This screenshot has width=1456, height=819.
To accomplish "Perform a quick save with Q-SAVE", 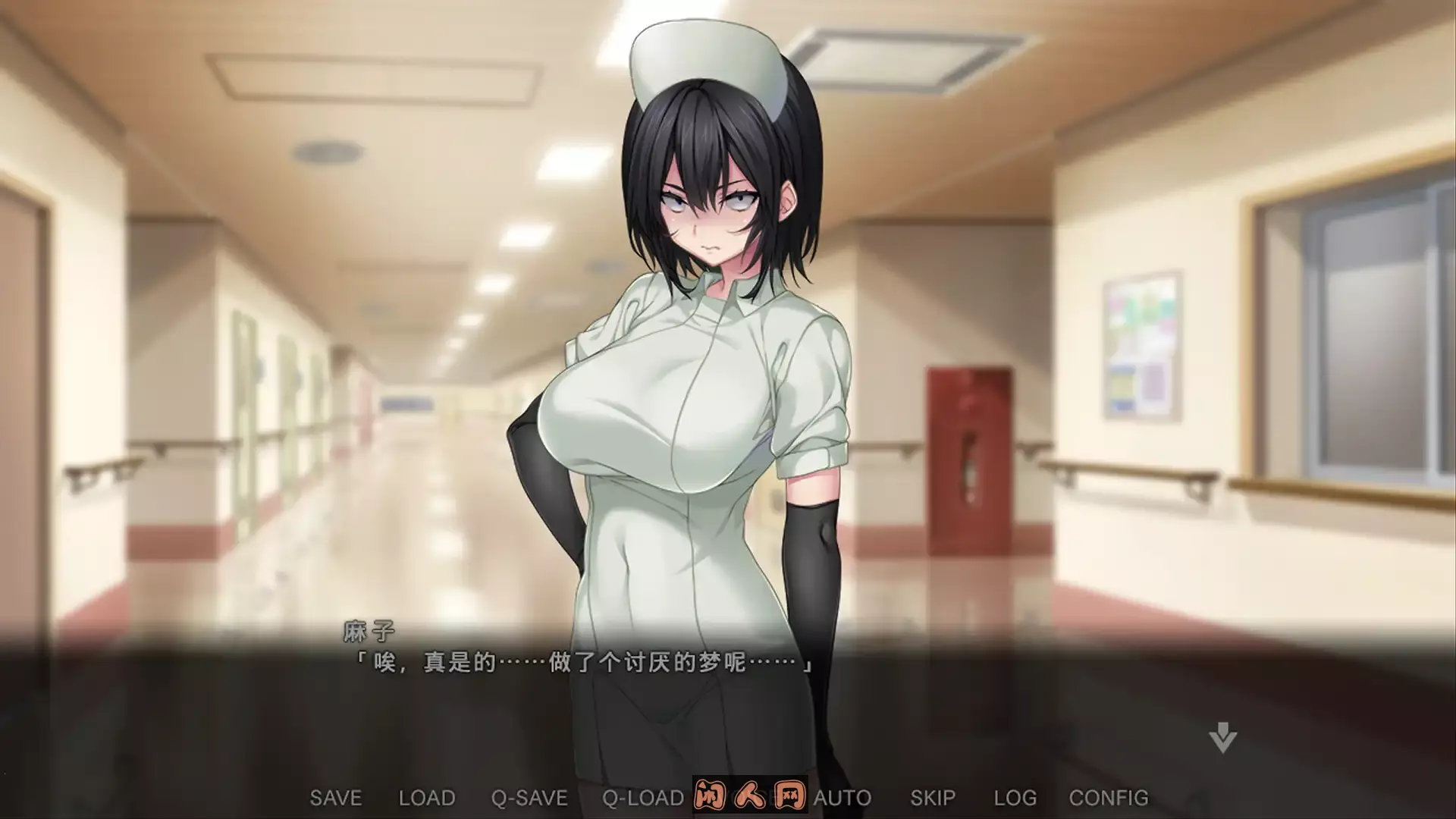I will (529, 798).
